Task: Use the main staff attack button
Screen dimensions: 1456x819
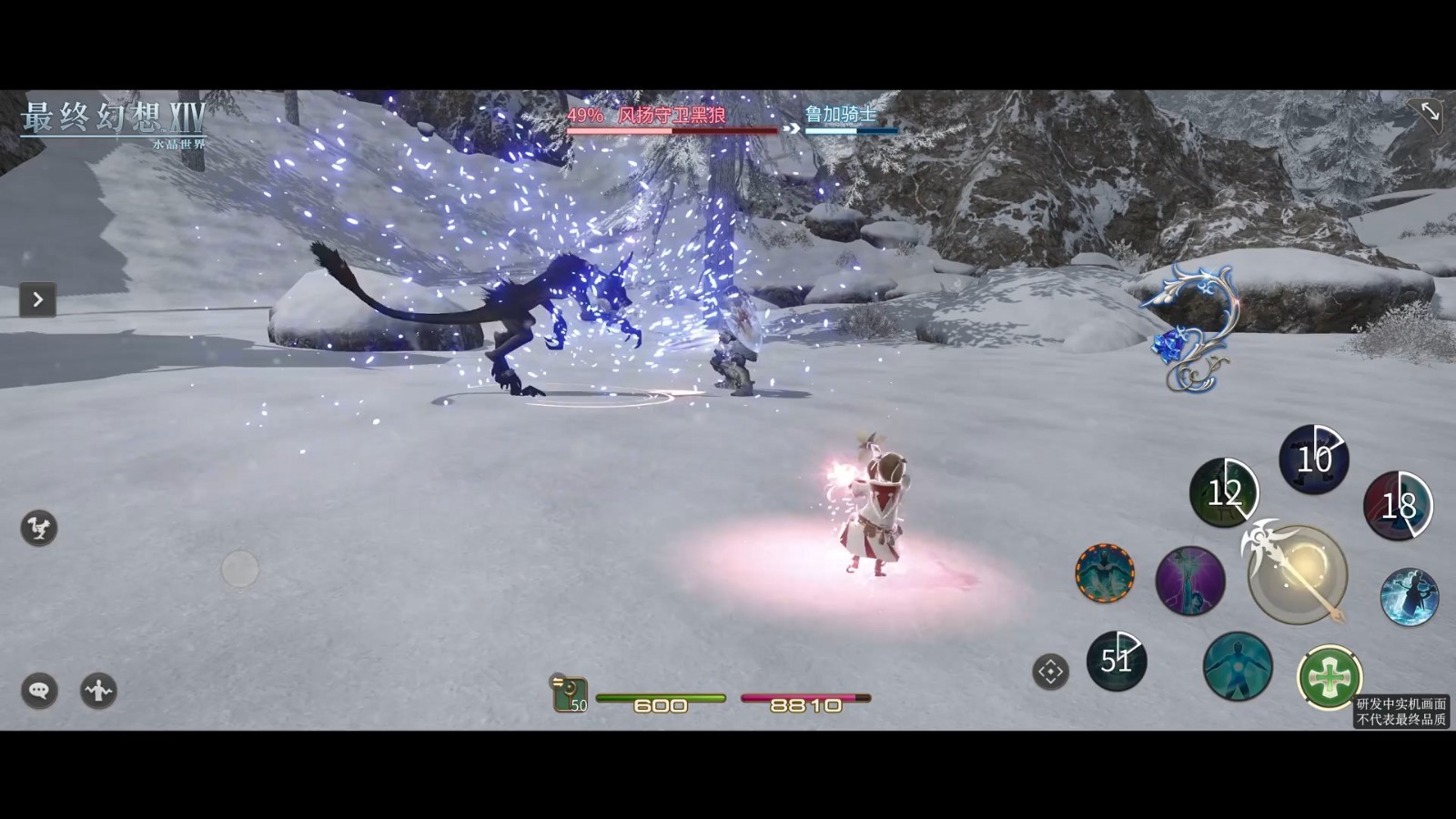Action: [x=1297, y=574]
